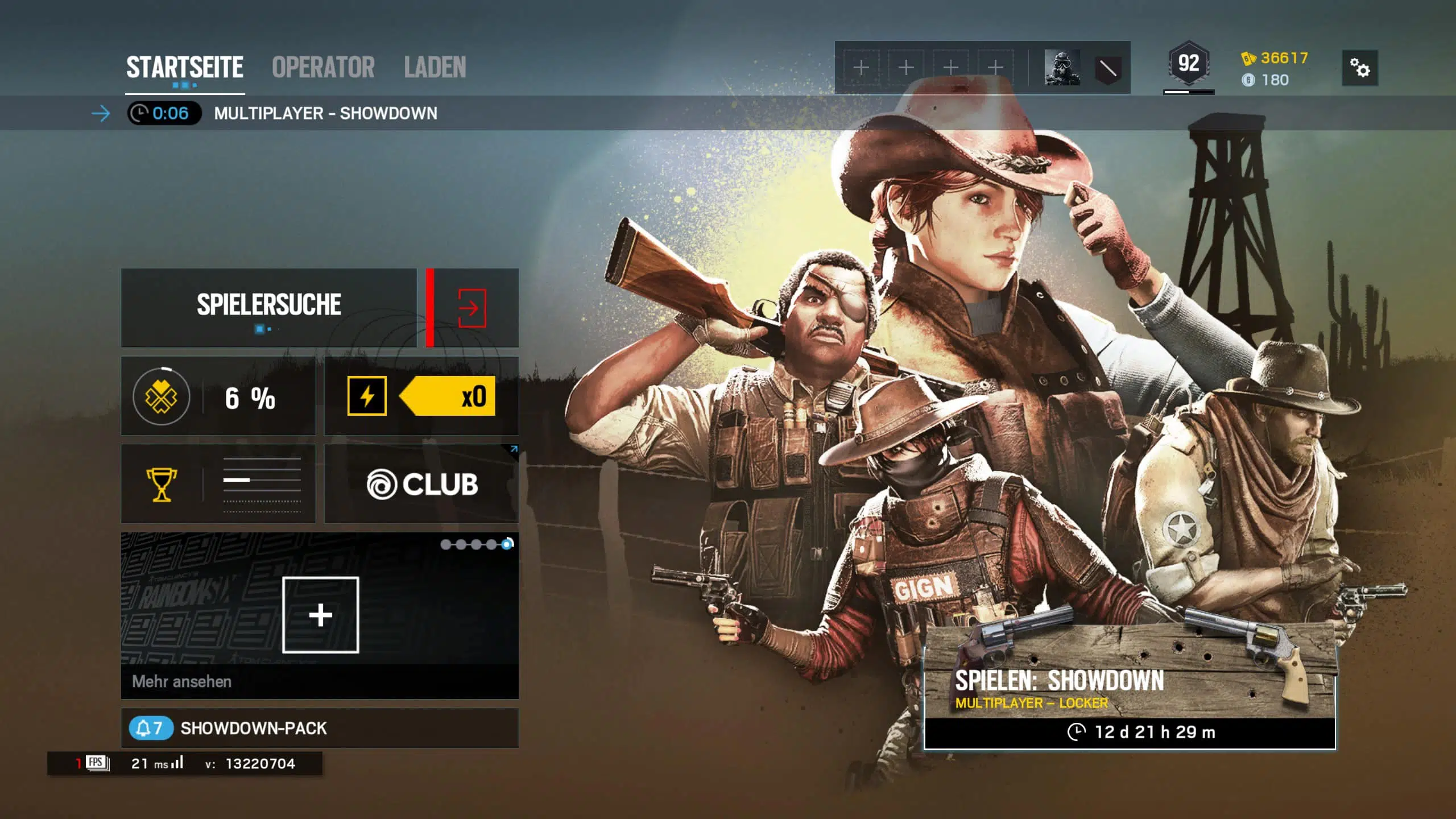Image resolution: width=1456 pixels, height=819 pixels.
Task: Open the settings gear icon
Action: 1359,68
